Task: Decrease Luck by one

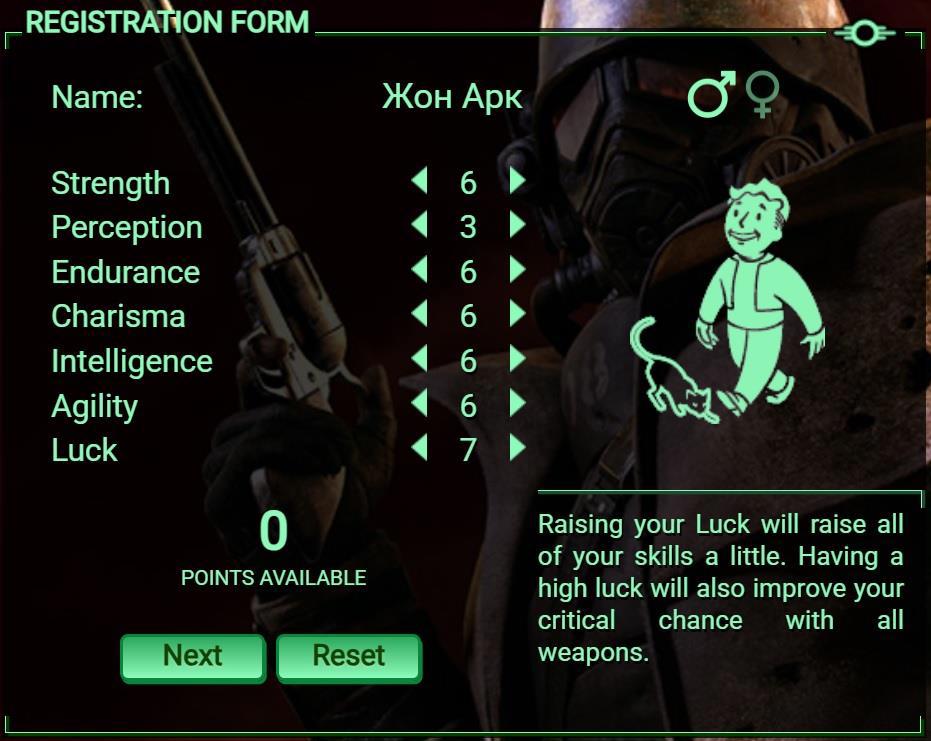Action: pos(419,448)
